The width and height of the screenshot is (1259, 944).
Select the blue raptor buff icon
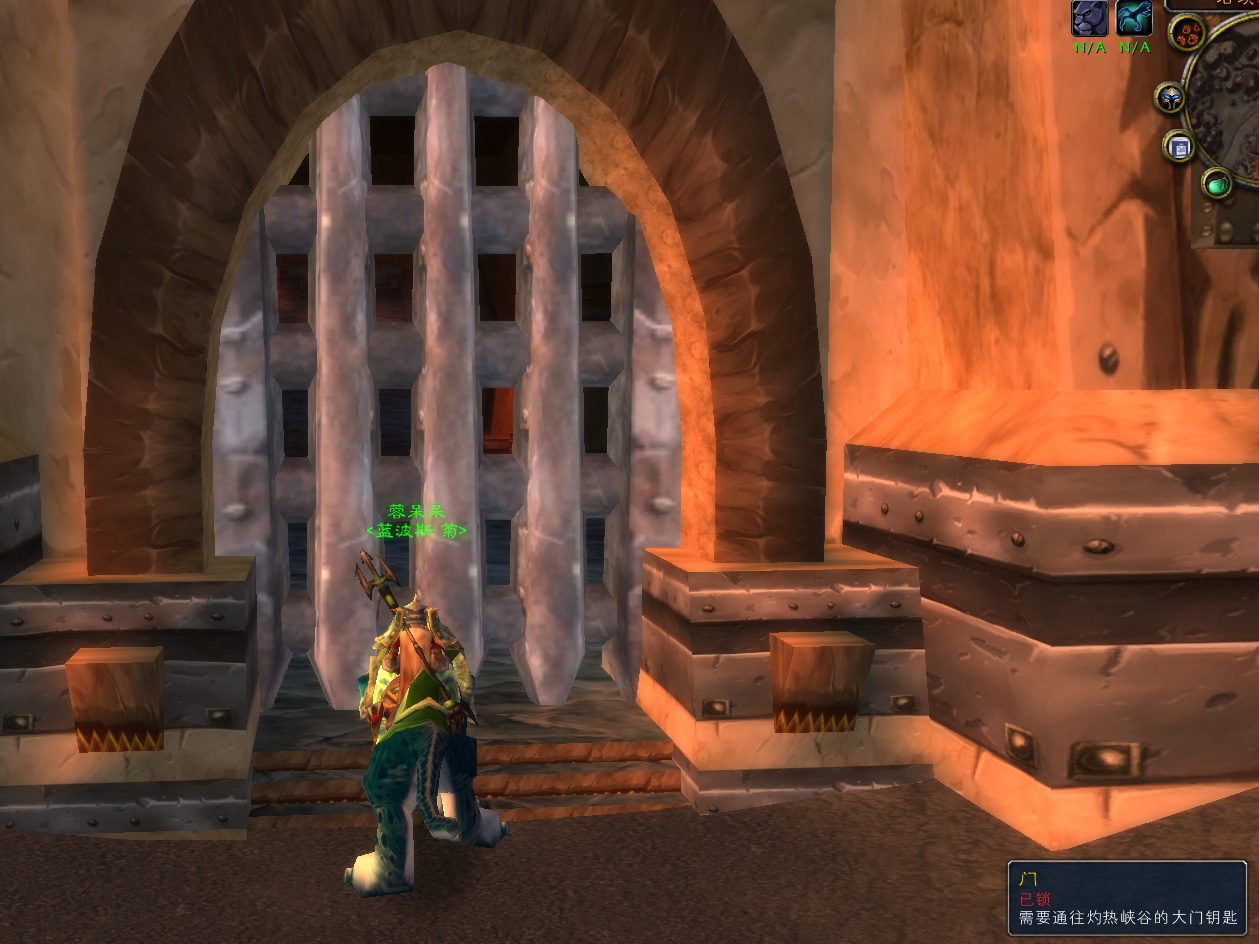pyautogui.click(x=1134, y=18)
